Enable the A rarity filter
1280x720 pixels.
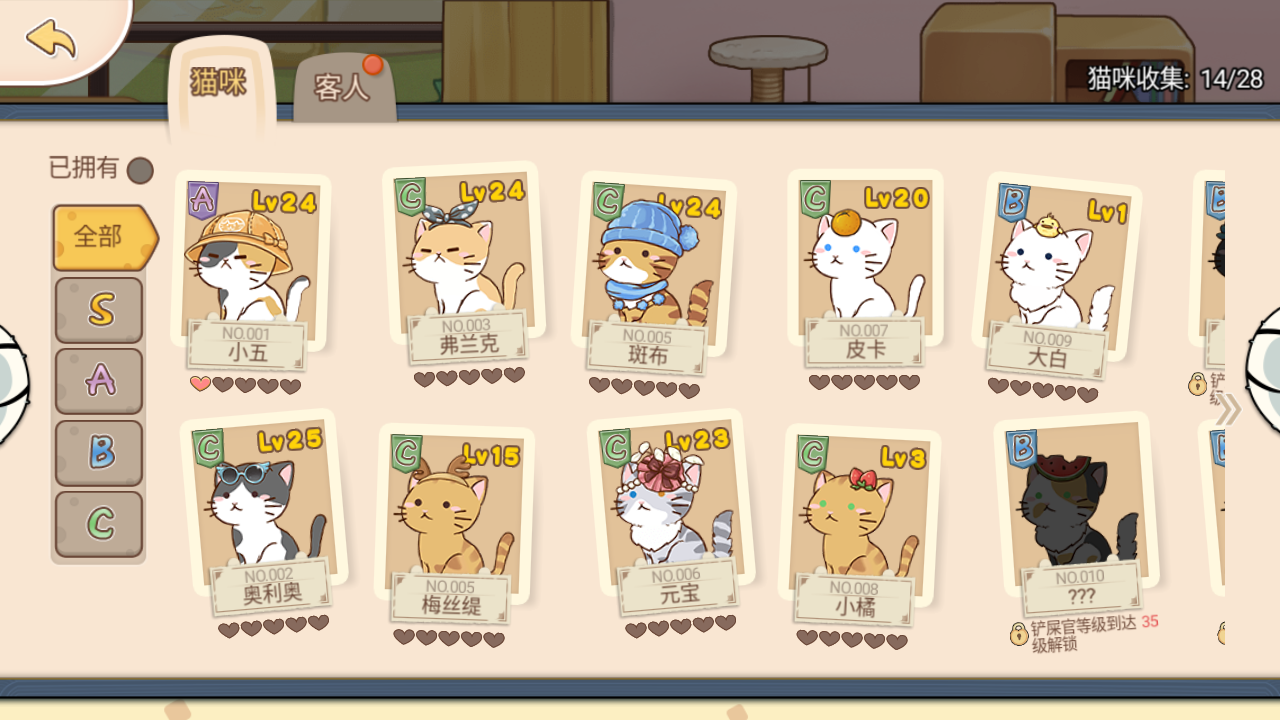(x=99, y=380)
